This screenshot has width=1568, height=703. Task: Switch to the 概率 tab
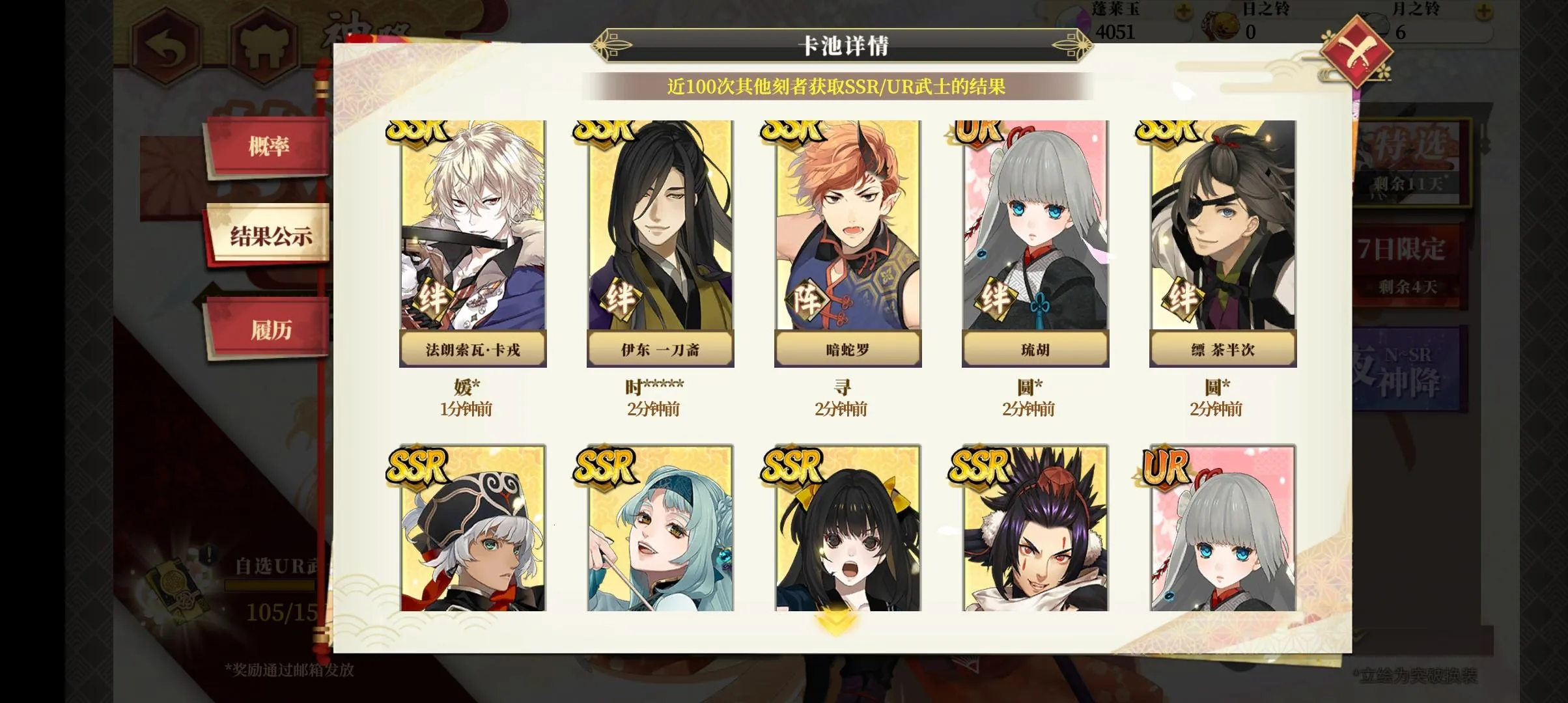tap(268, 146)
